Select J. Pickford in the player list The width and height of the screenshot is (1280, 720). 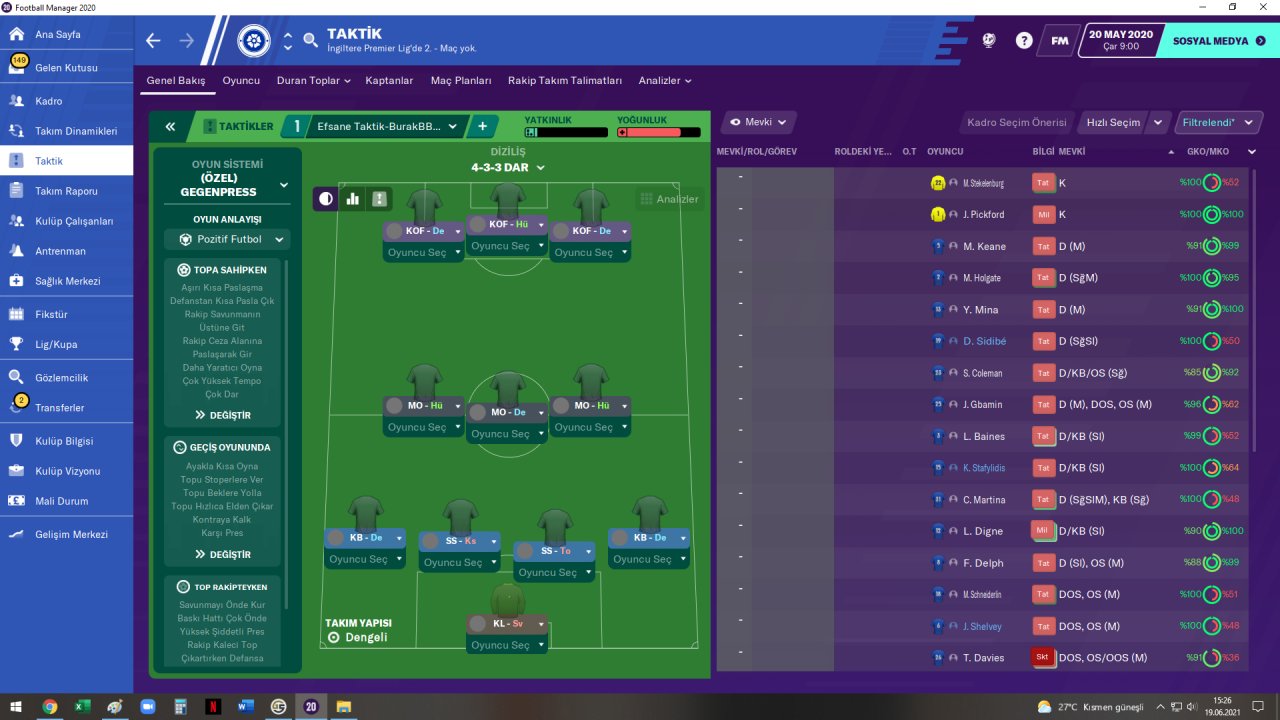[x=983, y=215]
